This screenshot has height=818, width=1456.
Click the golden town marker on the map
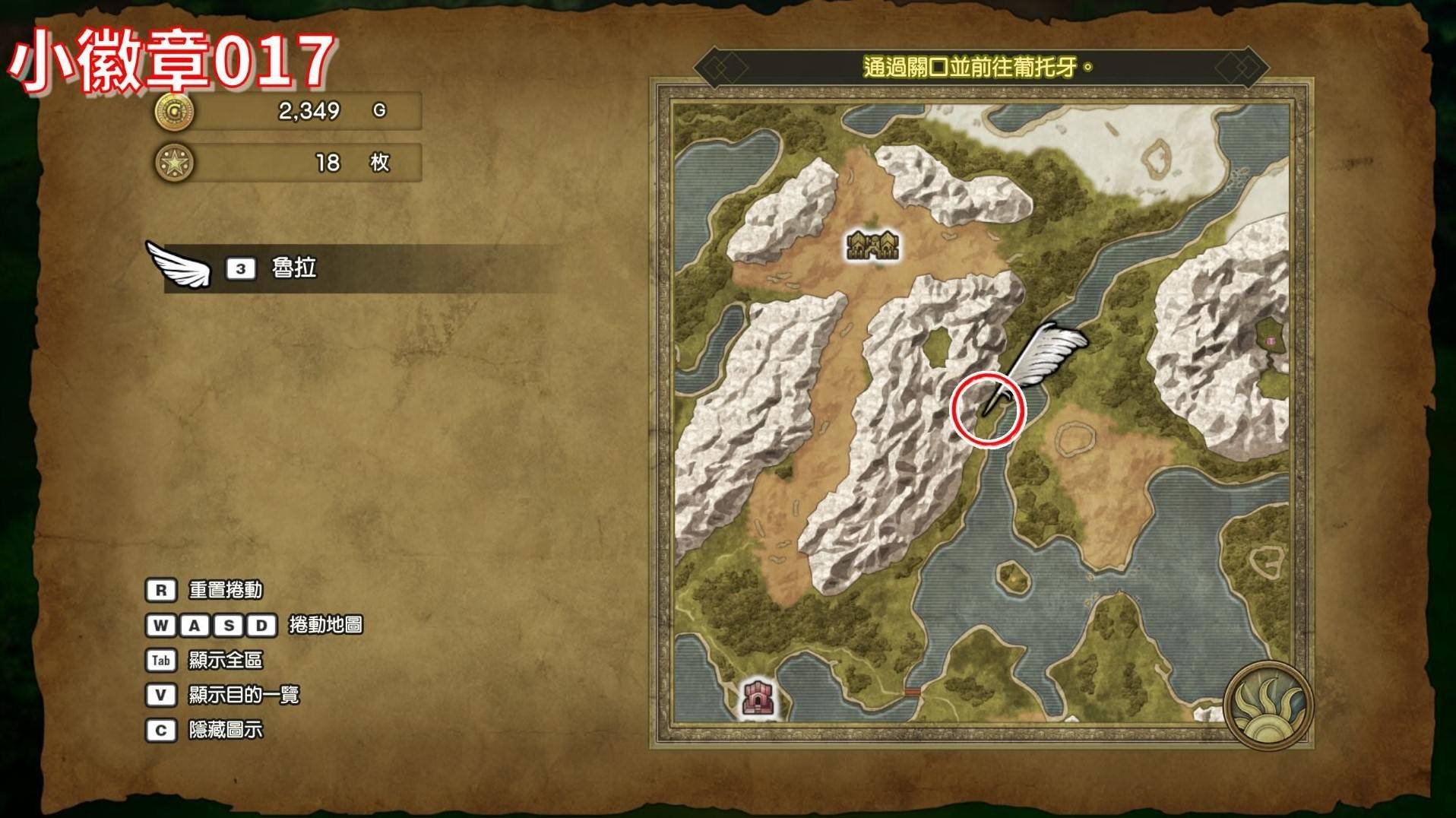pos(872,246)
